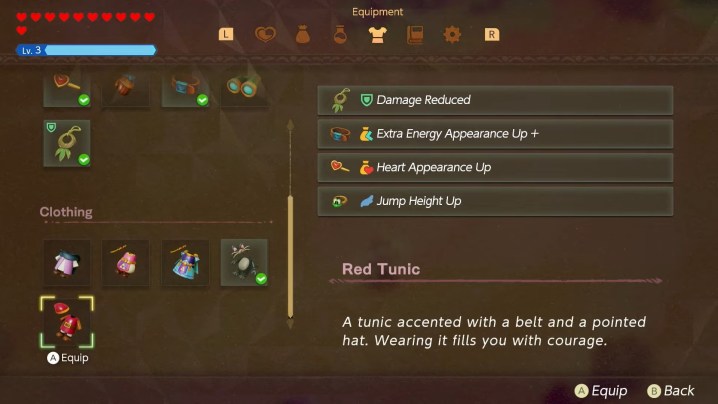718x404 pixels.
Task: Select the brown gauntlet accessory slot
Action: [126, 88]
